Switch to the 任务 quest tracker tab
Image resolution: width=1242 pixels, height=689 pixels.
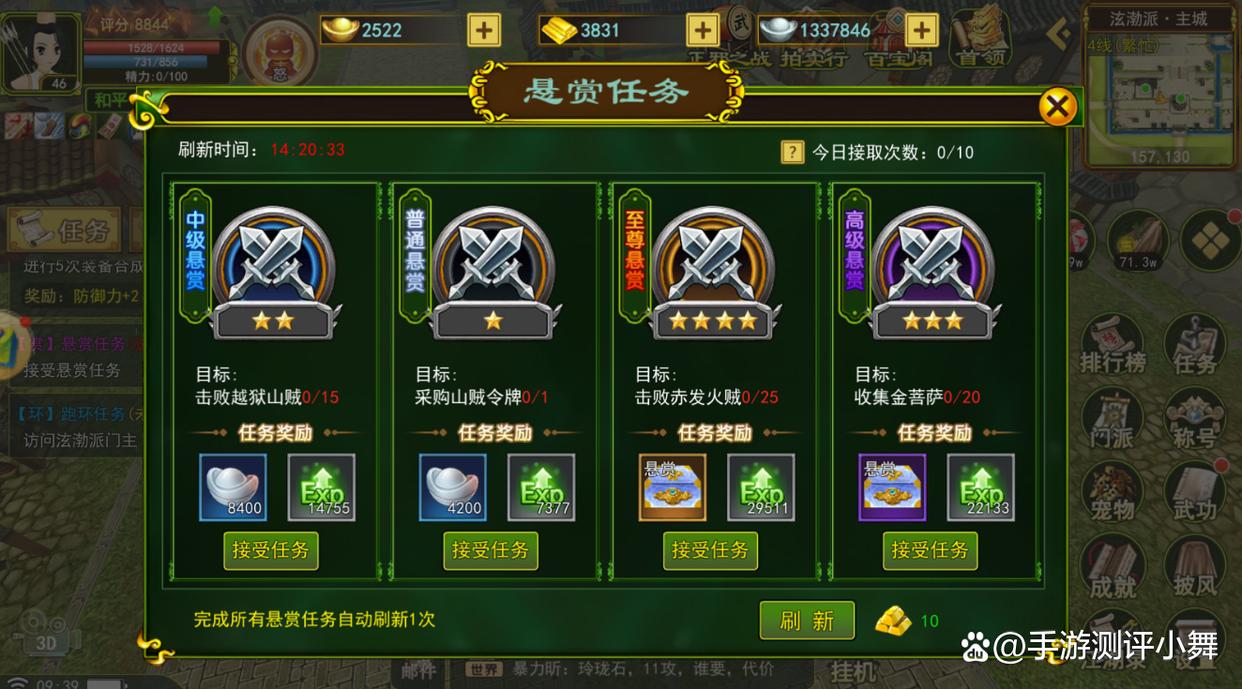65,231
